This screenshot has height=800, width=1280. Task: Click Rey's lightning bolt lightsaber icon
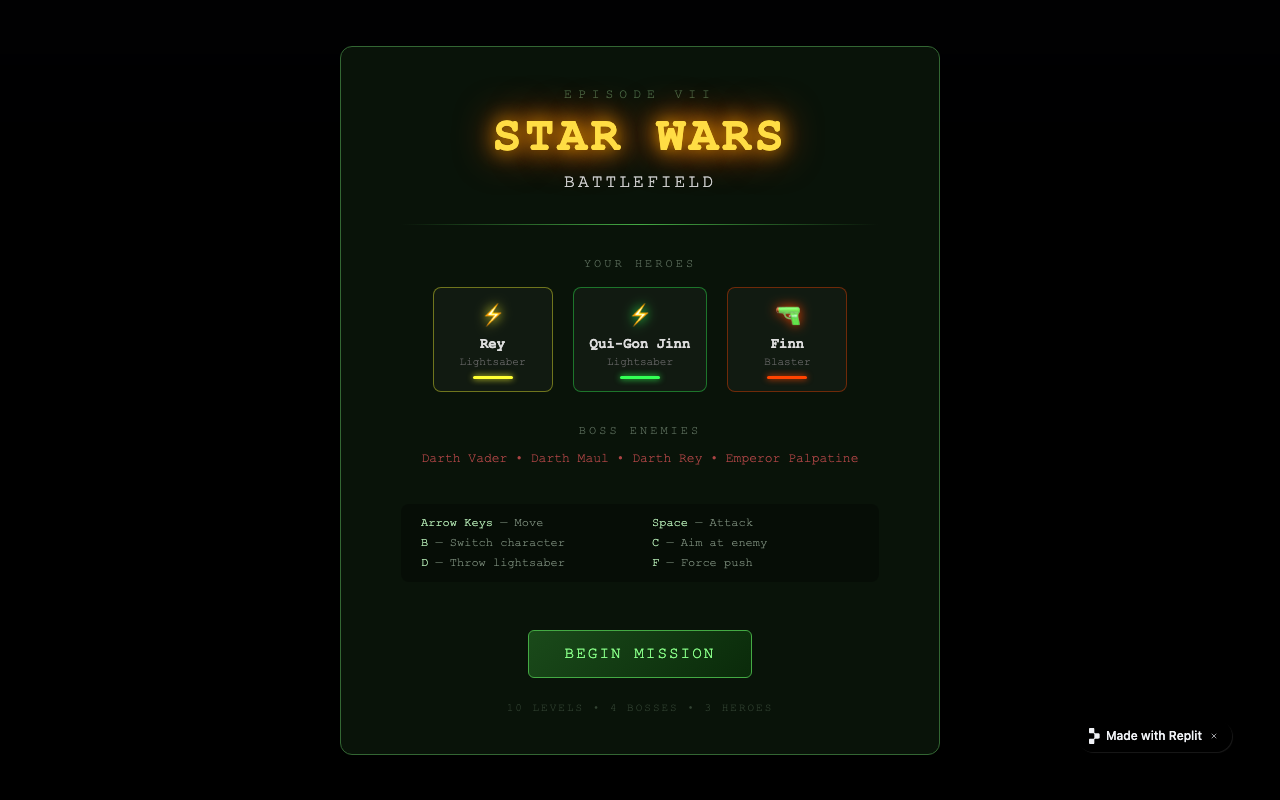pyautogui.click(x=493, y=313)
